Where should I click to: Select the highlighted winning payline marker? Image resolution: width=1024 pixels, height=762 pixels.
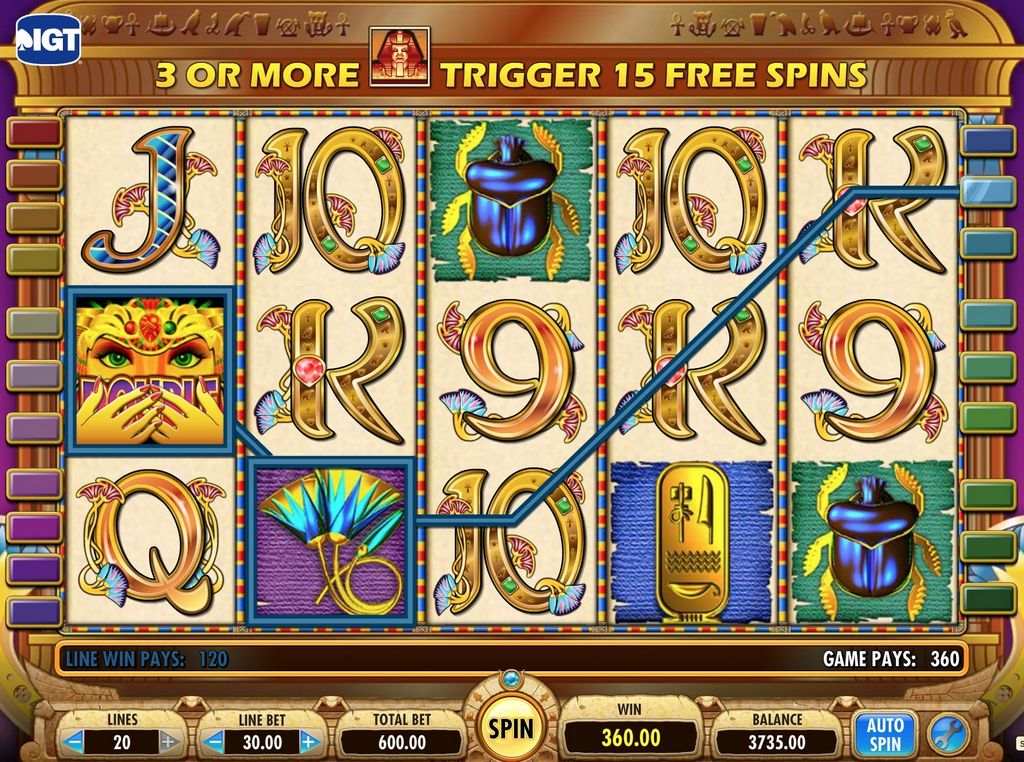click(x=988, y=190)
